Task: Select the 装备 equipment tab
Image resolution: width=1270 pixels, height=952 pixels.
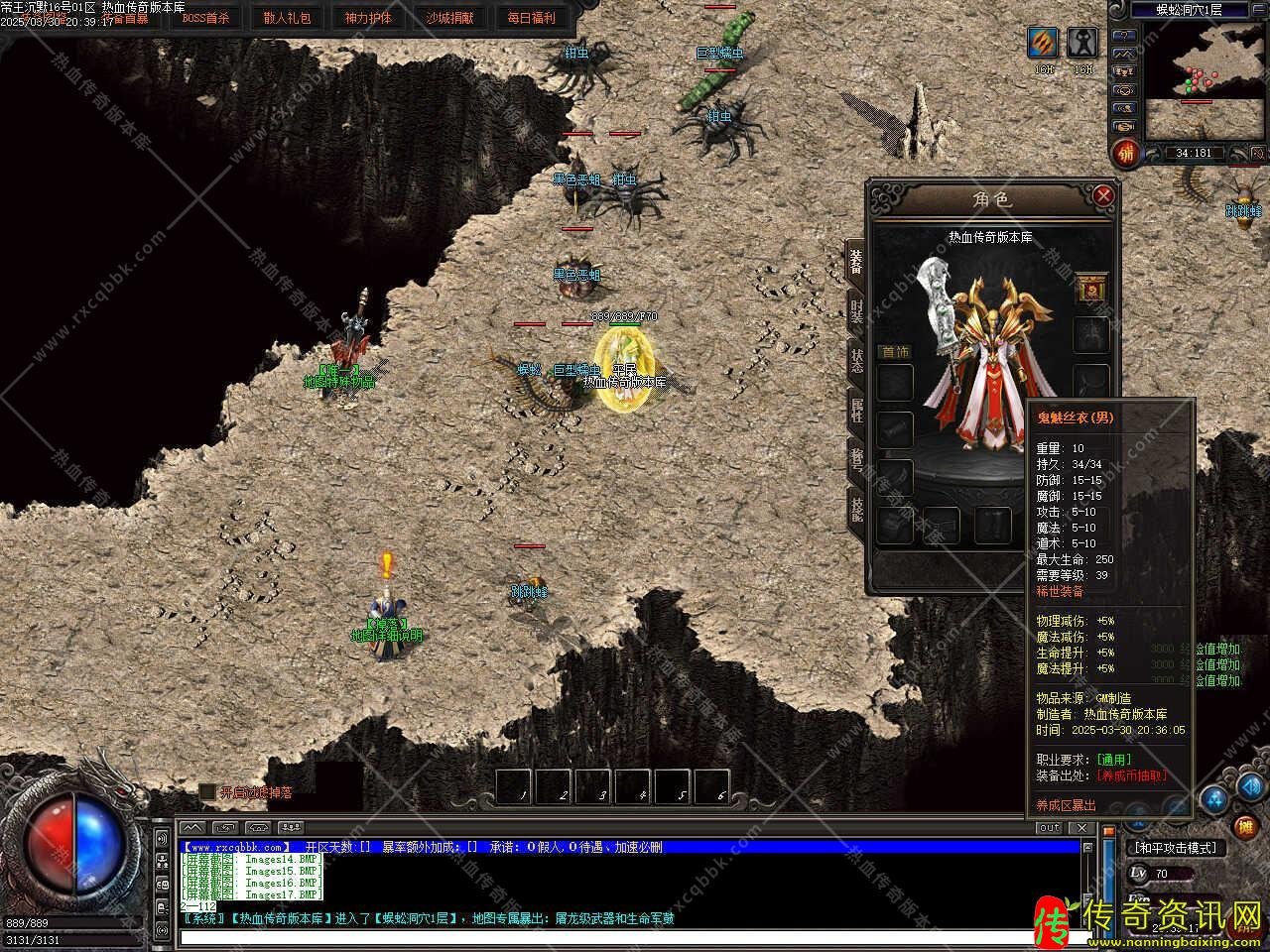Action: point(855,262)
